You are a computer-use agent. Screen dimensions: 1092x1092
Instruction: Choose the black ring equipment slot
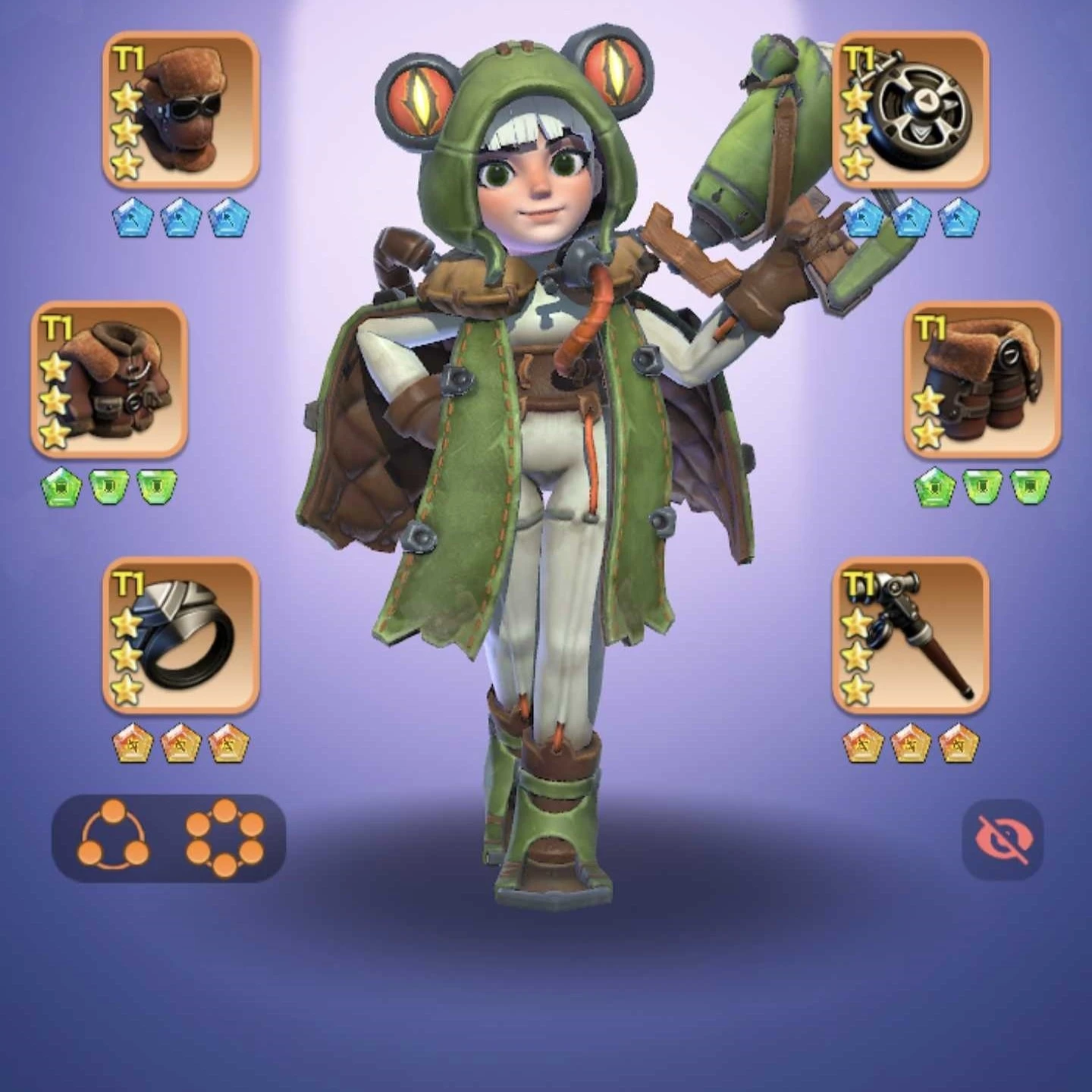pyautogui.click(x=181, y=635)
